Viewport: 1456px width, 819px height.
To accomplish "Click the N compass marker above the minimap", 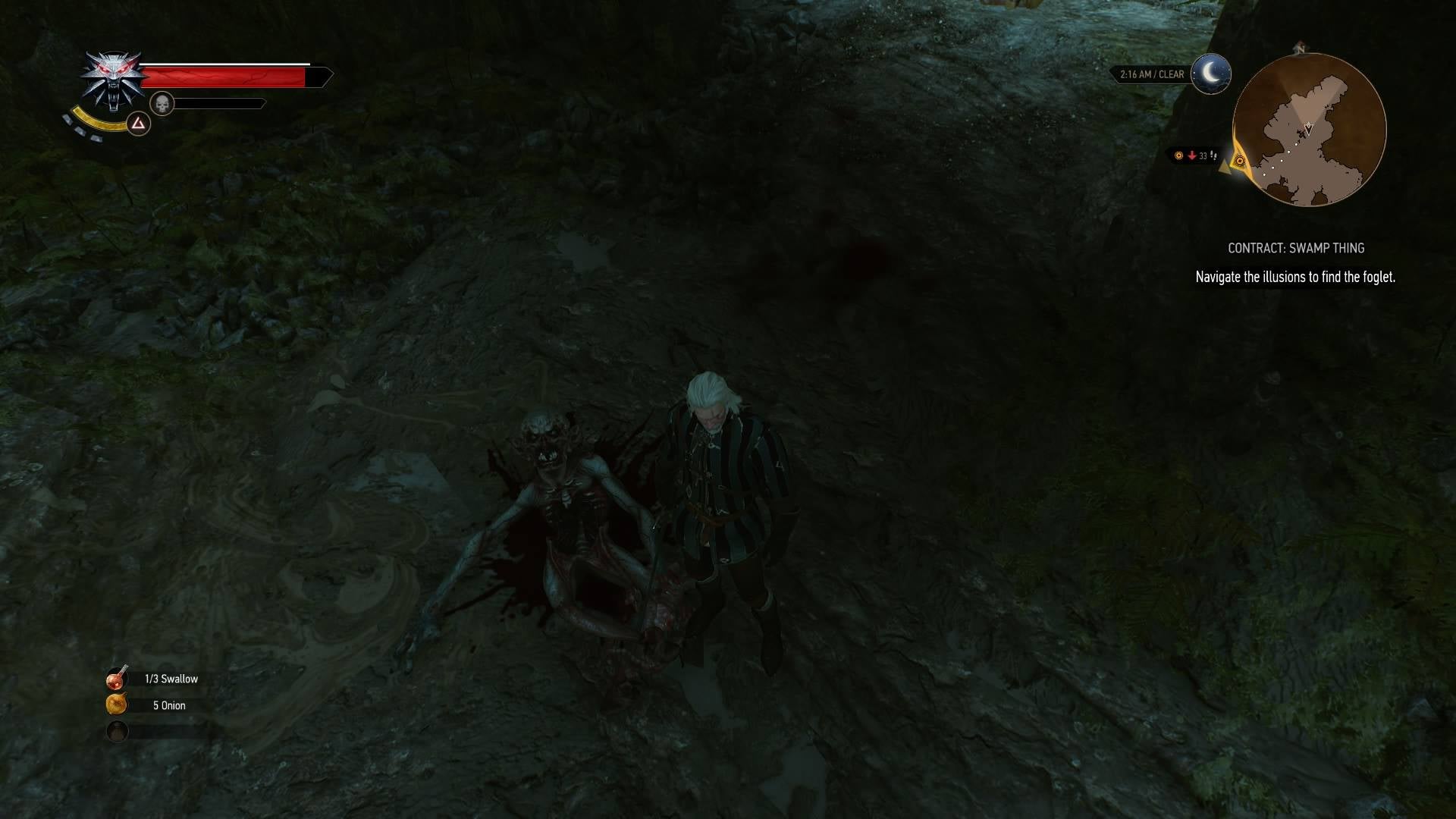I will (1301, 49).
